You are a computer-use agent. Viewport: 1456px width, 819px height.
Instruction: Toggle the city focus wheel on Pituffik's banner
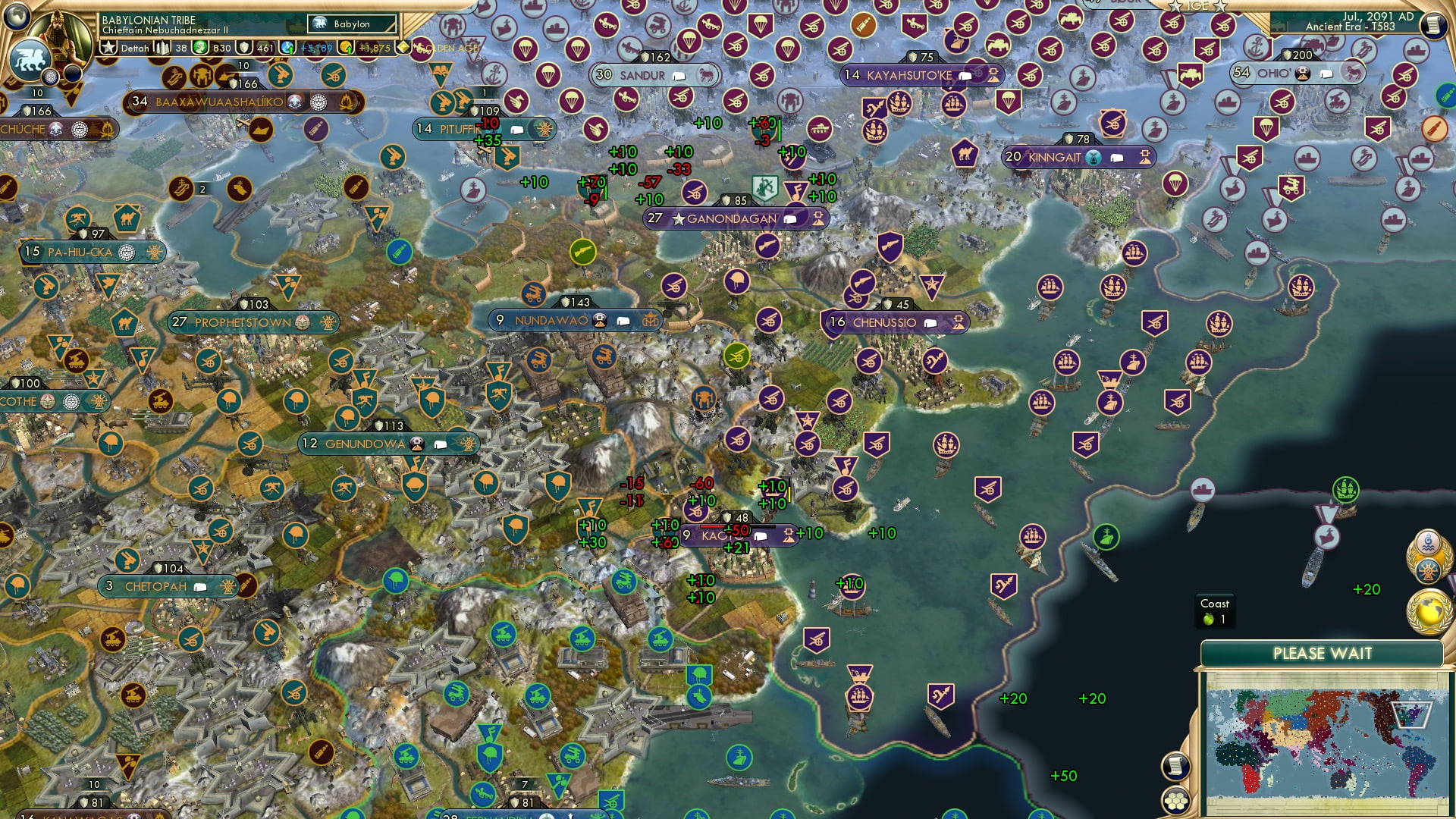545,129
